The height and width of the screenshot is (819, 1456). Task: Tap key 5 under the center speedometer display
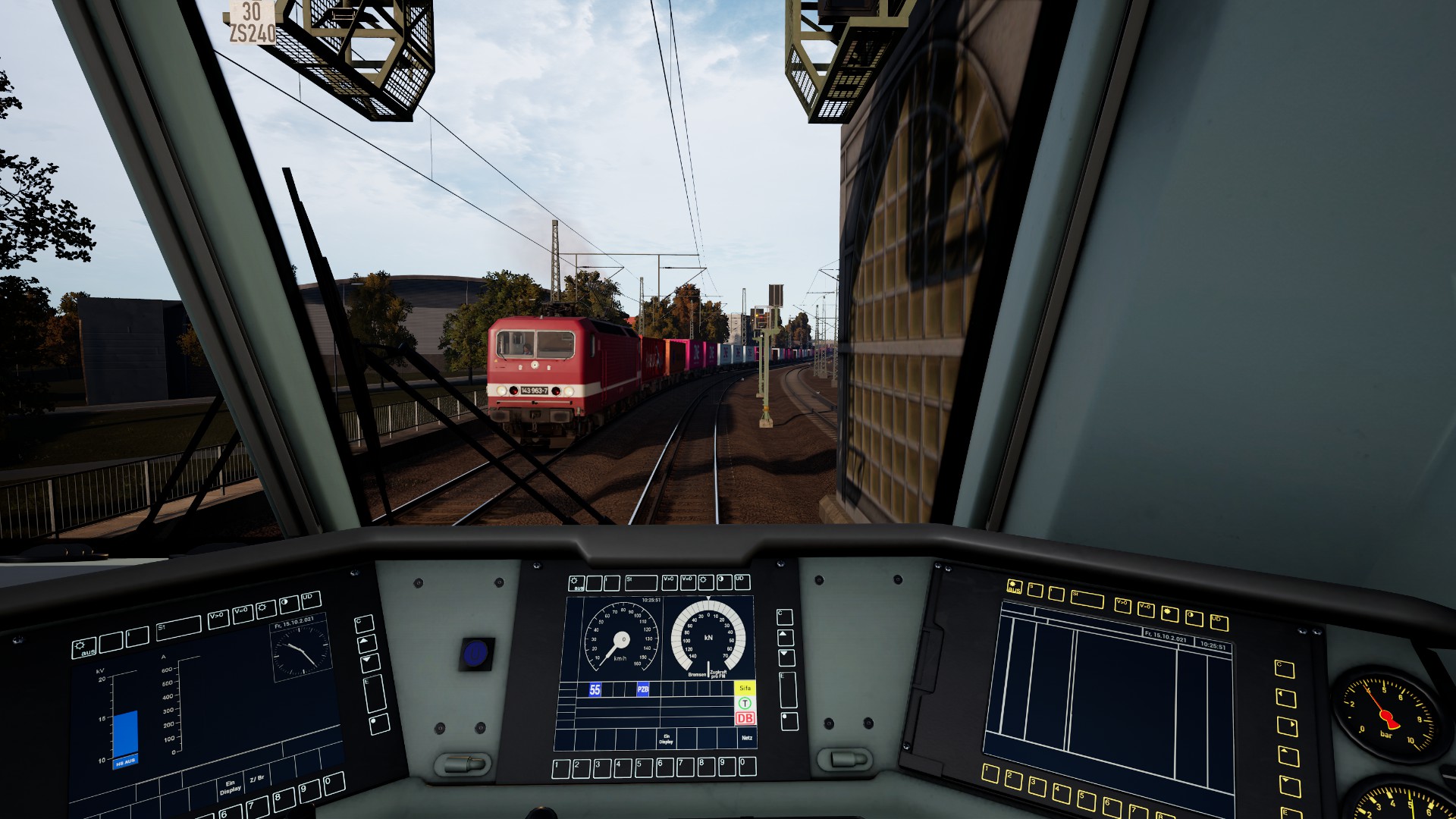pyautogui.click(x=644, y=767)
